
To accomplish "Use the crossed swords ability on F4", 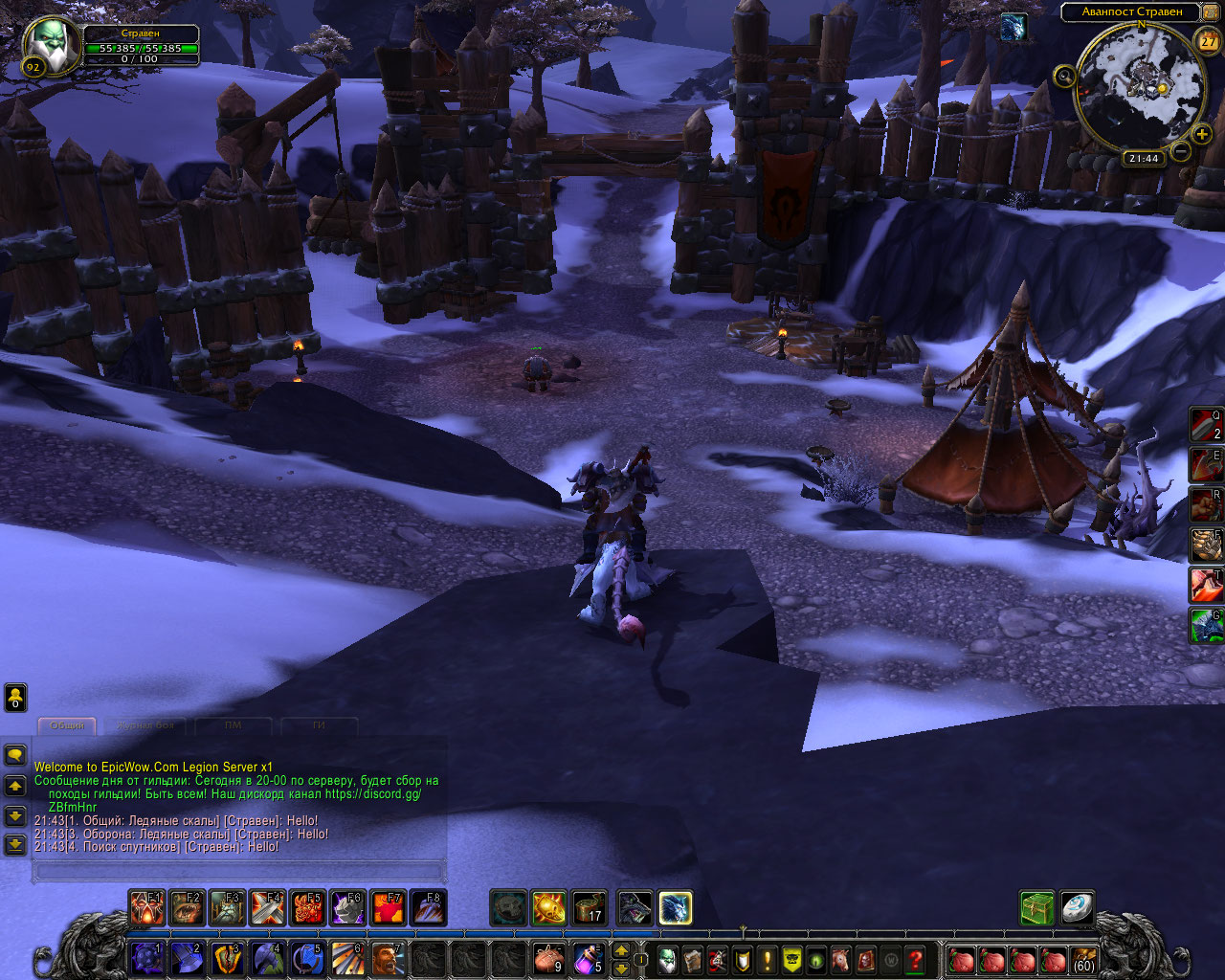I will [x=268, y=907].
